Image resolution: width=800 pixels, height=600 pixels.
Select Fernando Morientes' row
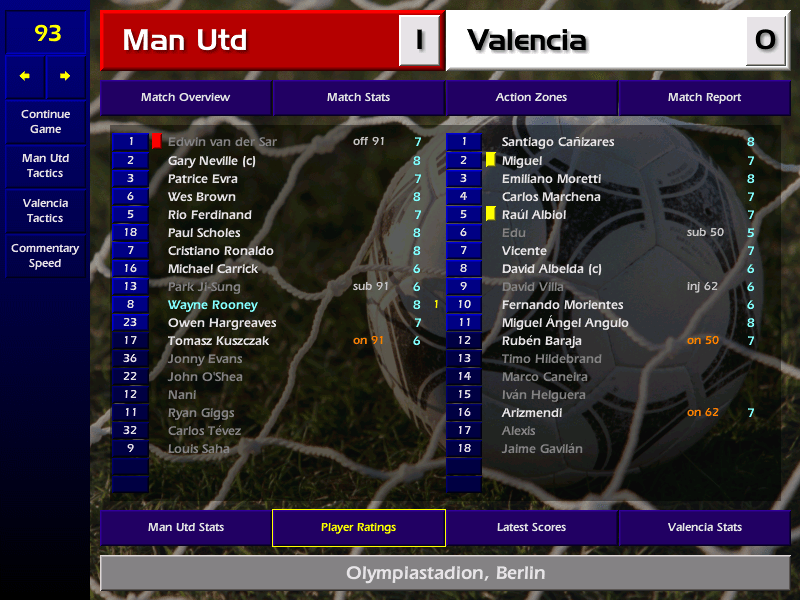pyautogui.click(x=562, y=305)
